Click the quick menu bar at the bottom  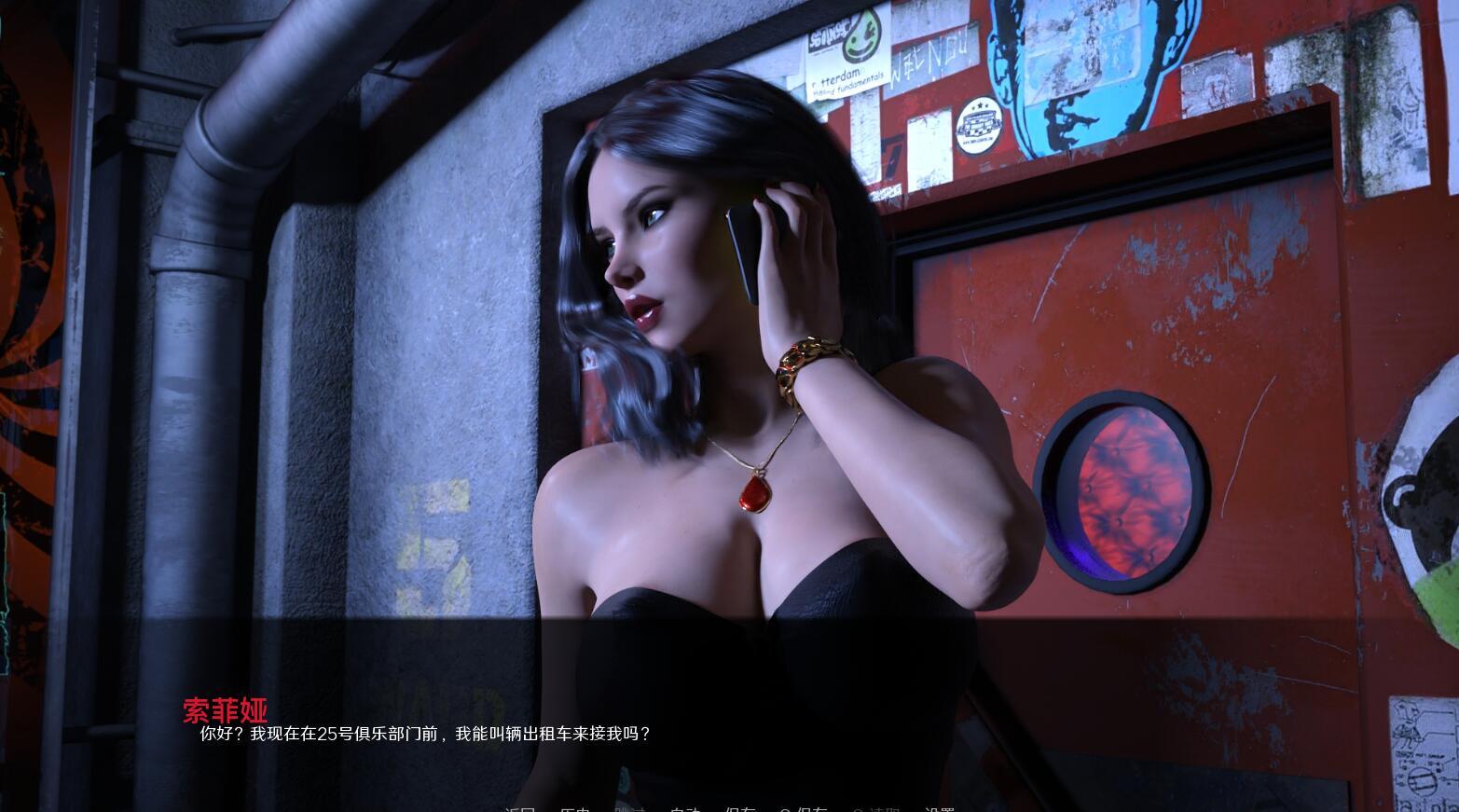(727, 807)
